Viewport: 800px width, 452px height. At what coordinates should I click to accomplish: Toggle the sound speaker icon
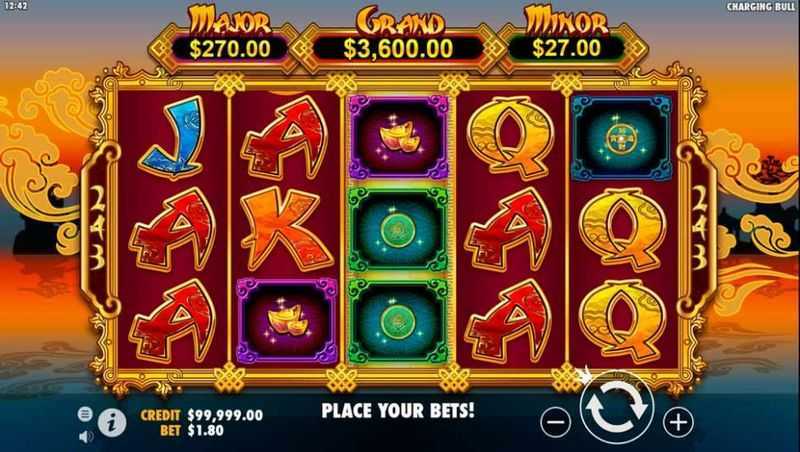click(x=85, y=435)
